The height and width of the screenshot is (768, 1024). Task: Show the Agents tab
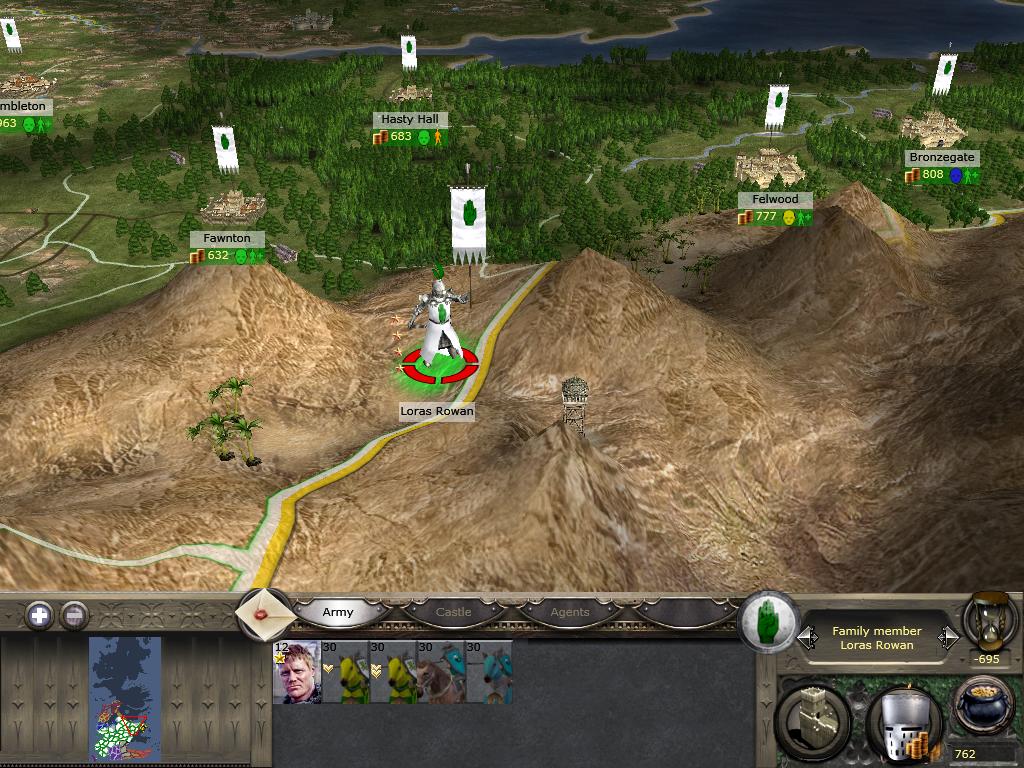click(570, 612)
